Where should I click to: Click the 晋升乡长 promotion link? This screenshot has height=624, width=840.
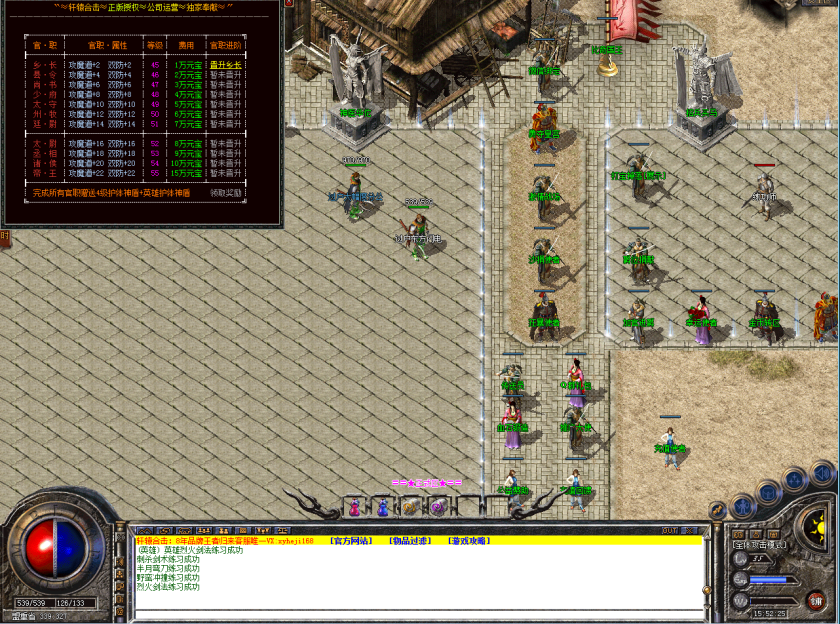pyautogui.click(x=225, y=65)
